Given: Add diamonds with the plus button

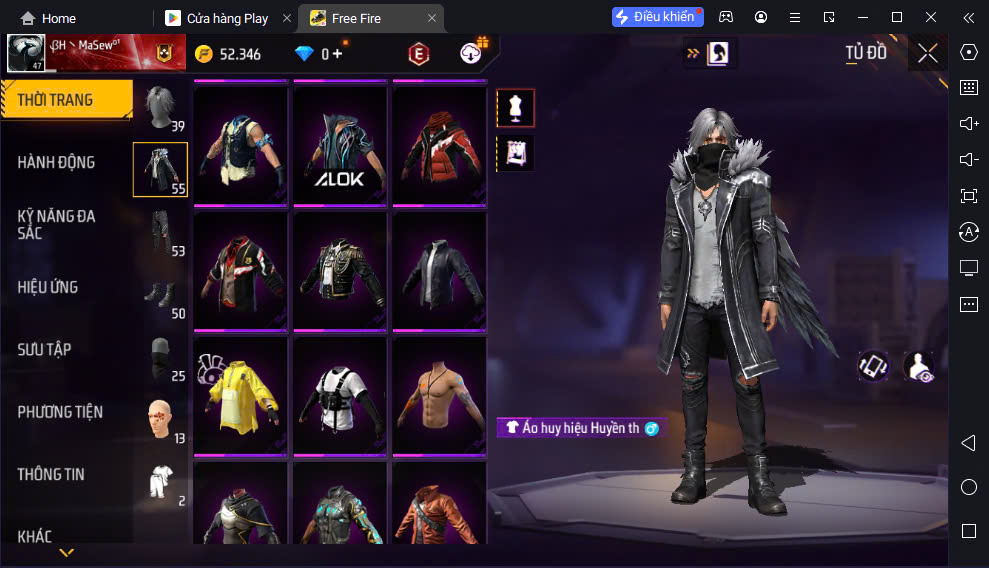Looking at the screenshot, I should 337,54.
